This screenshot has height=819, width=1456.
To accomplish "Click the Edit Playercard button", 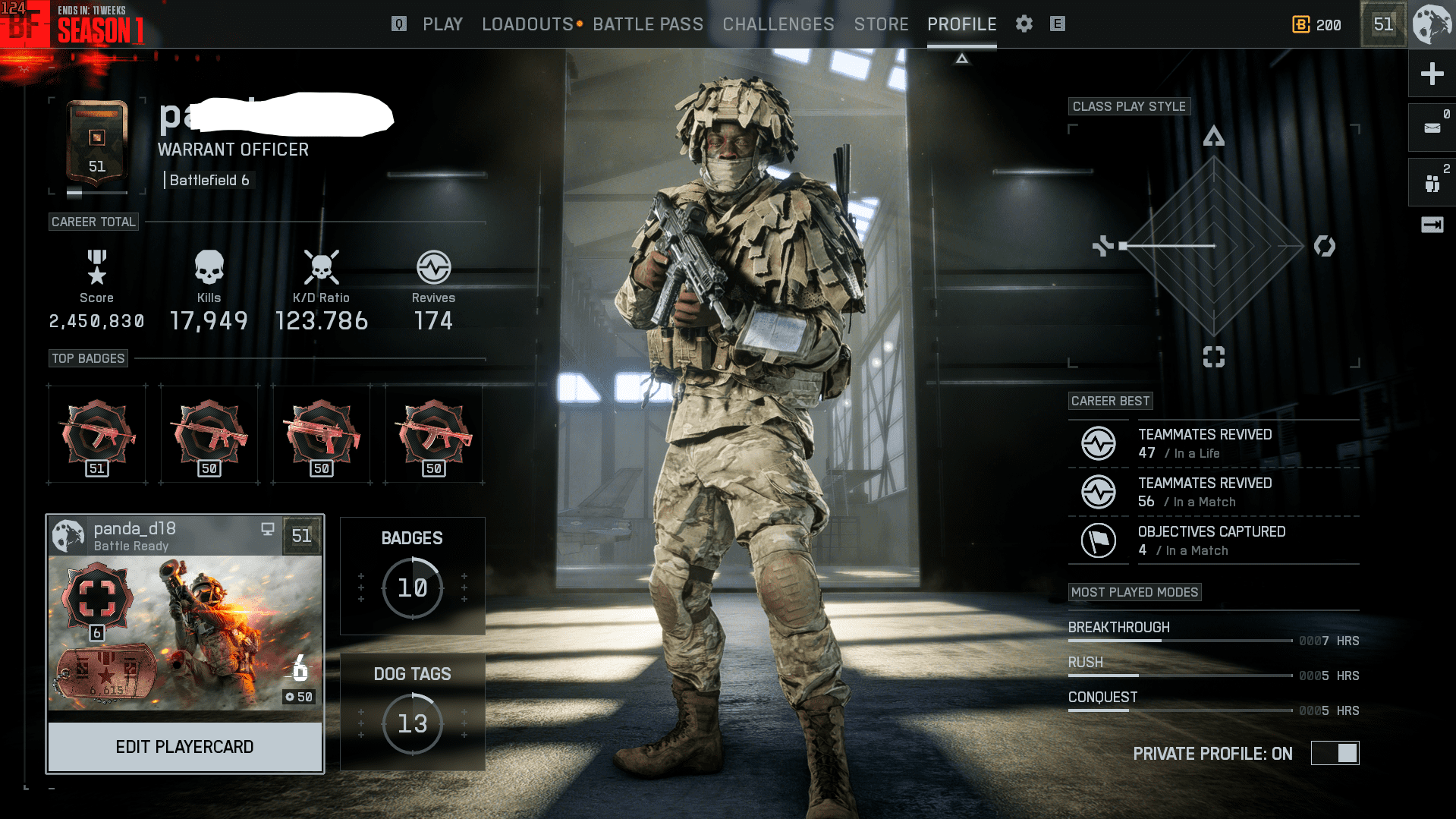I will (184, 746).
